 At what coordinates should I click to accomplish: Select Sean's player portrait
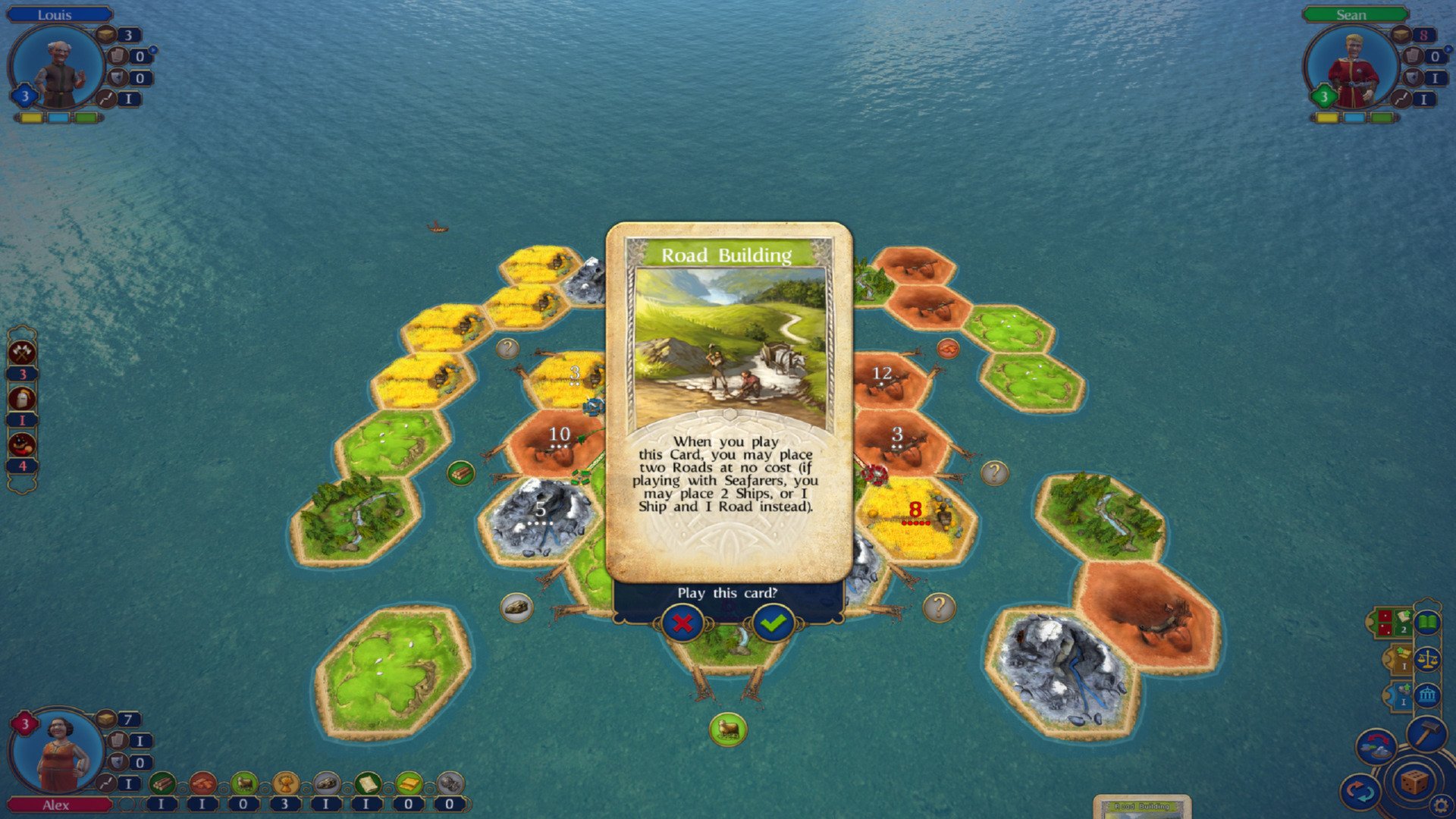coord(1351,68)
